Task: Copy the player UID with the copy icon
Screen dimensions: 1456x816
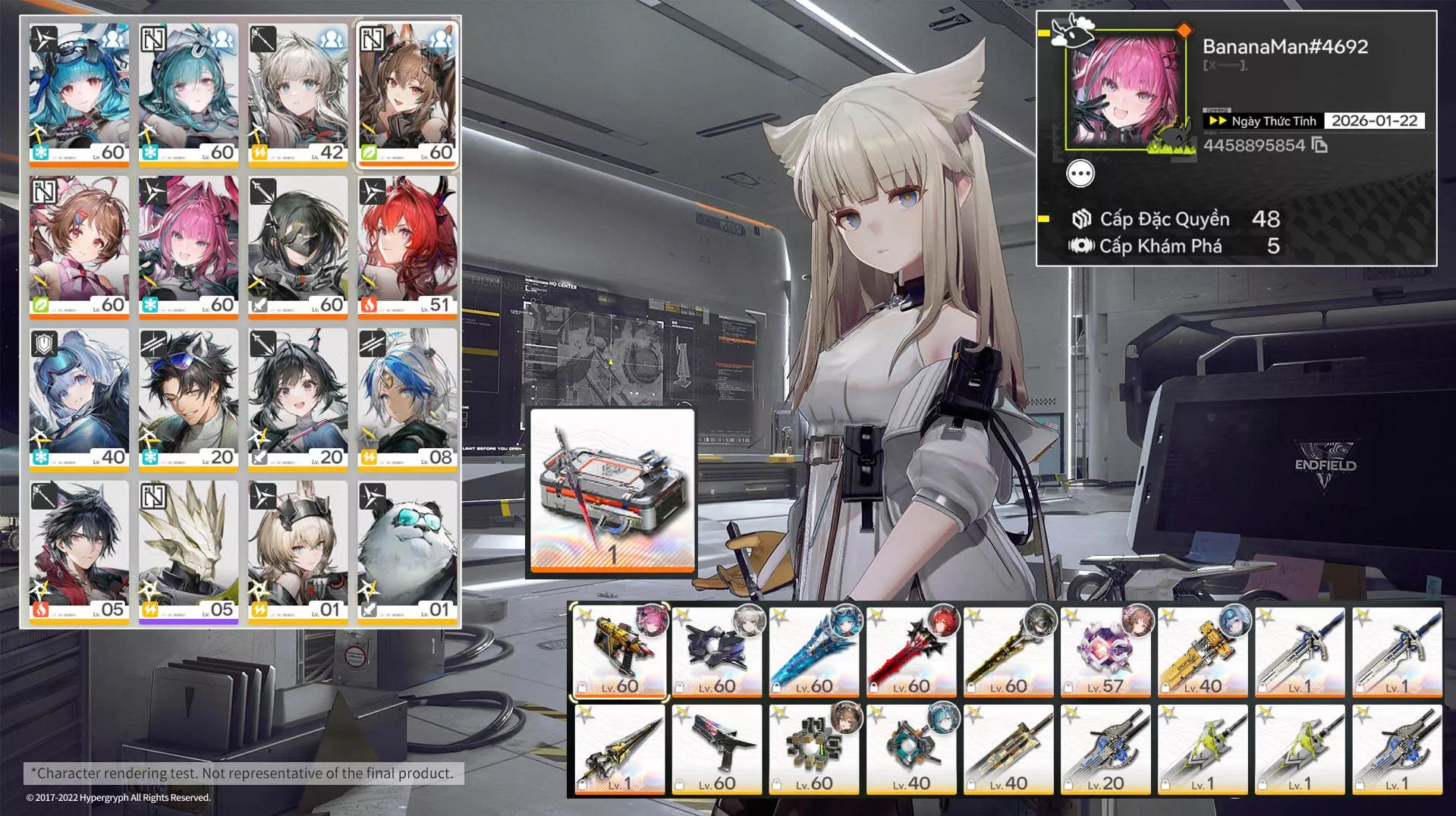Action: pyautogui.click(x=1319, y=145)
